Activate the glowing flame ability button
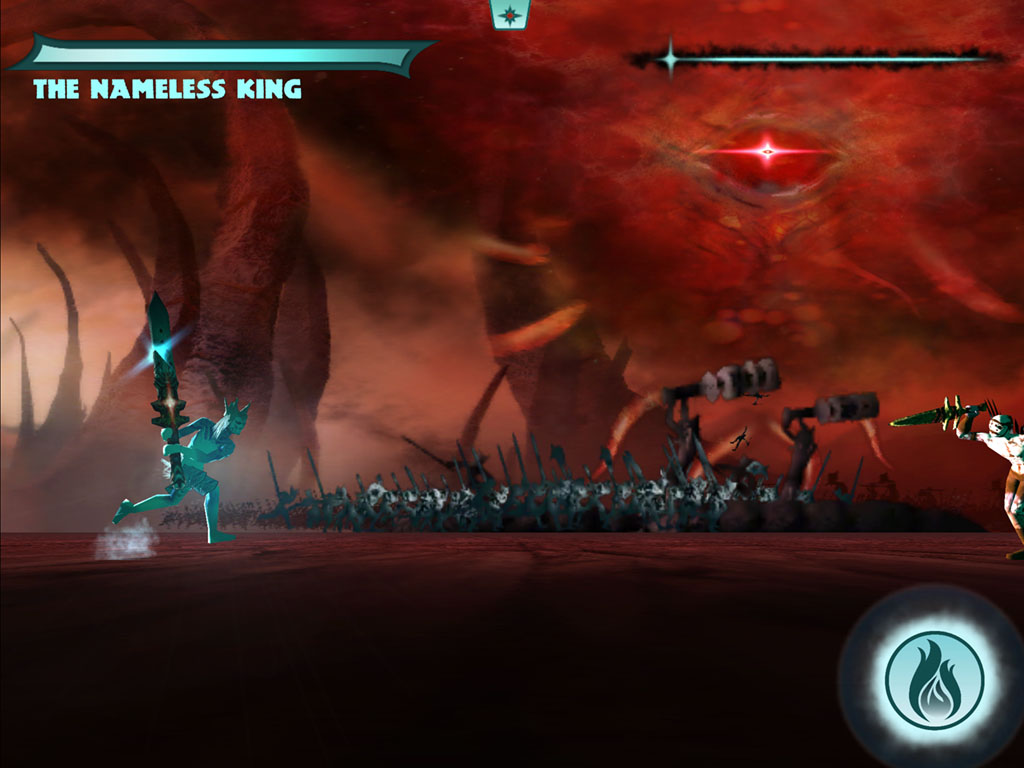Image resolution: width=1024 pixels, height=768 pixels. (934, 681)
